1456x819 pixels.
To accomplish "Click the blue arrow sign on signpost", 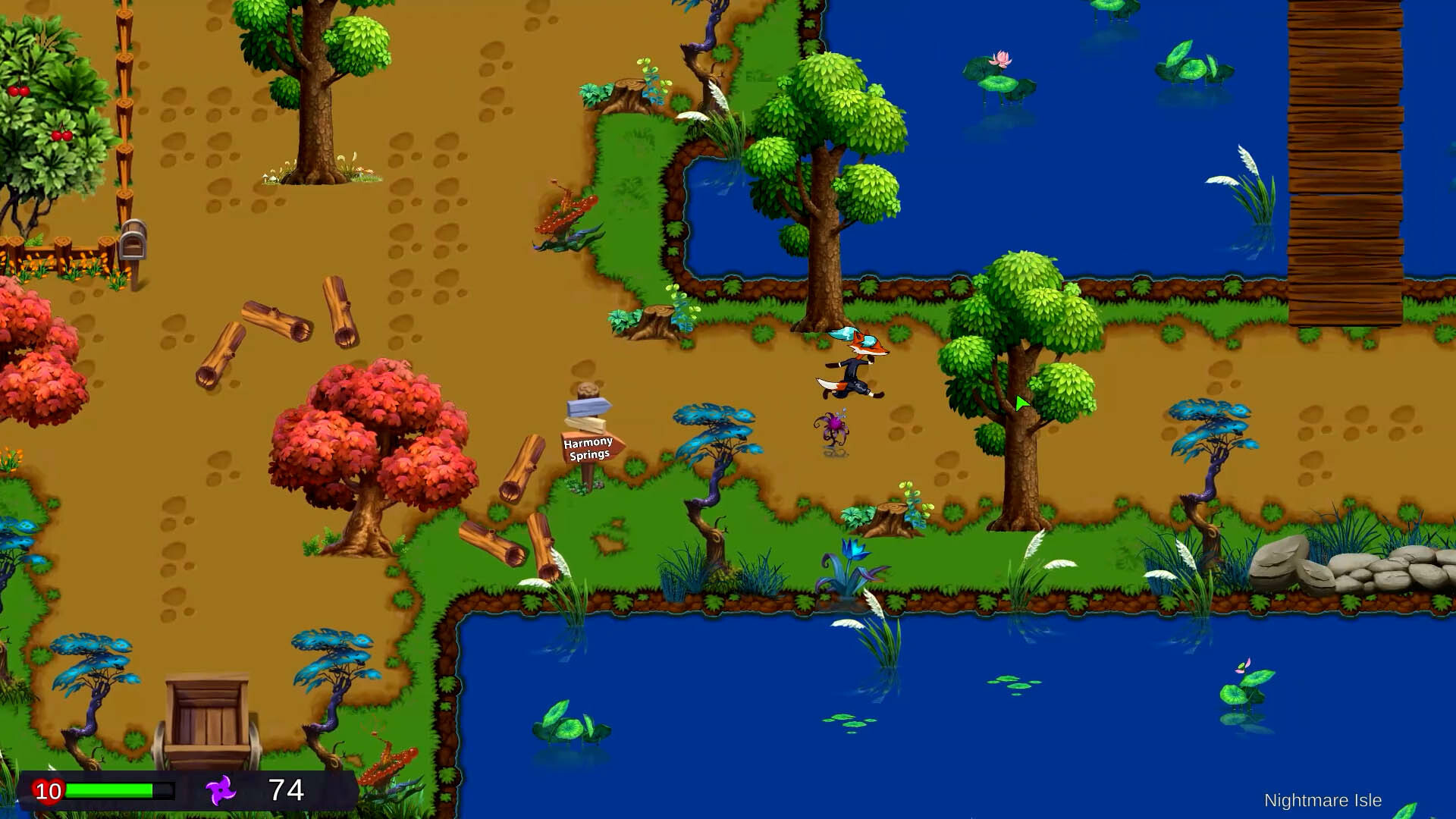I will point(586,406).
